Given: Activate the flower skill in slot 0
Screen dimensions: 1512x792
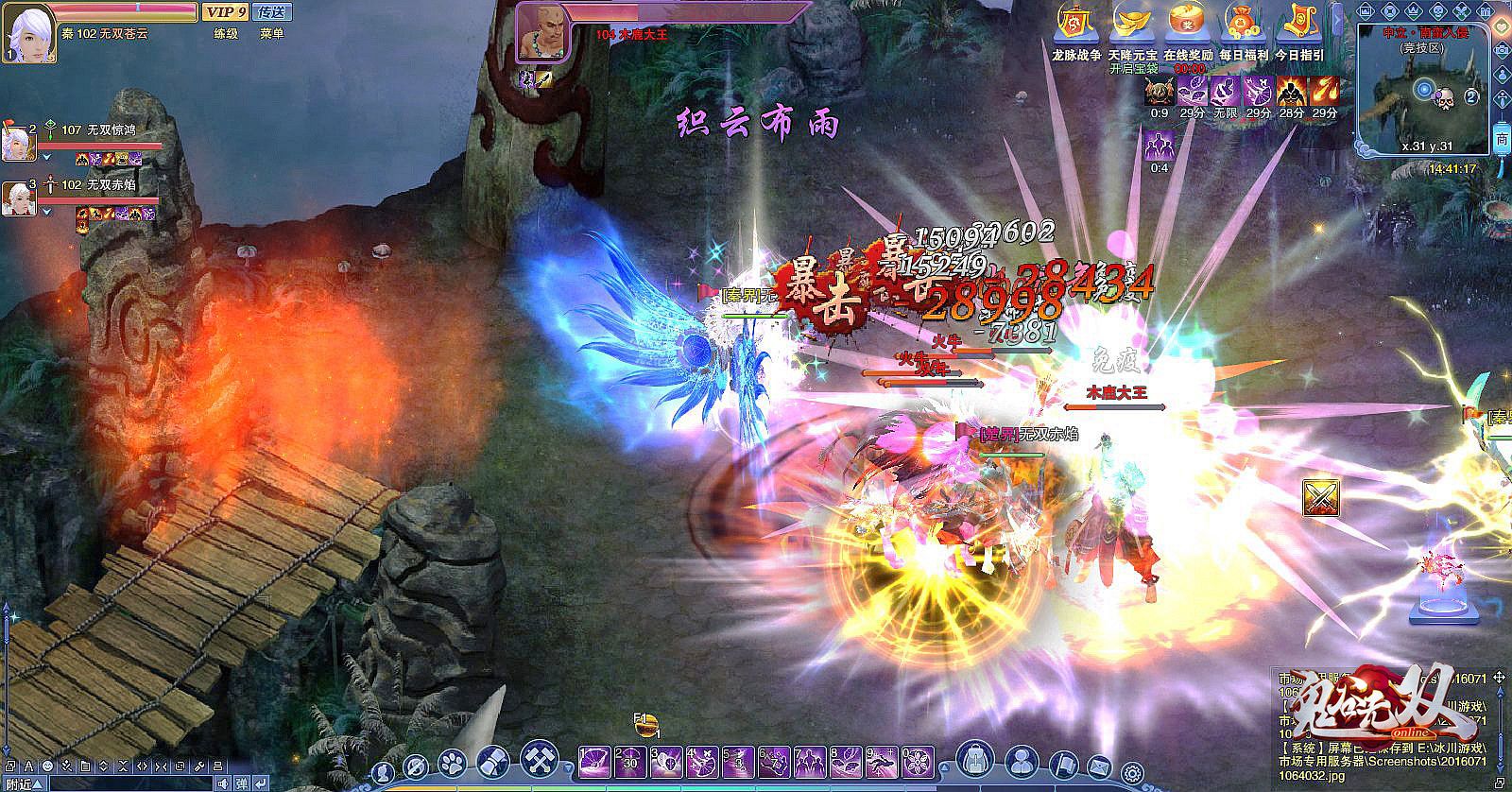Looking at the screenshot, I should [x=918, y=763].
